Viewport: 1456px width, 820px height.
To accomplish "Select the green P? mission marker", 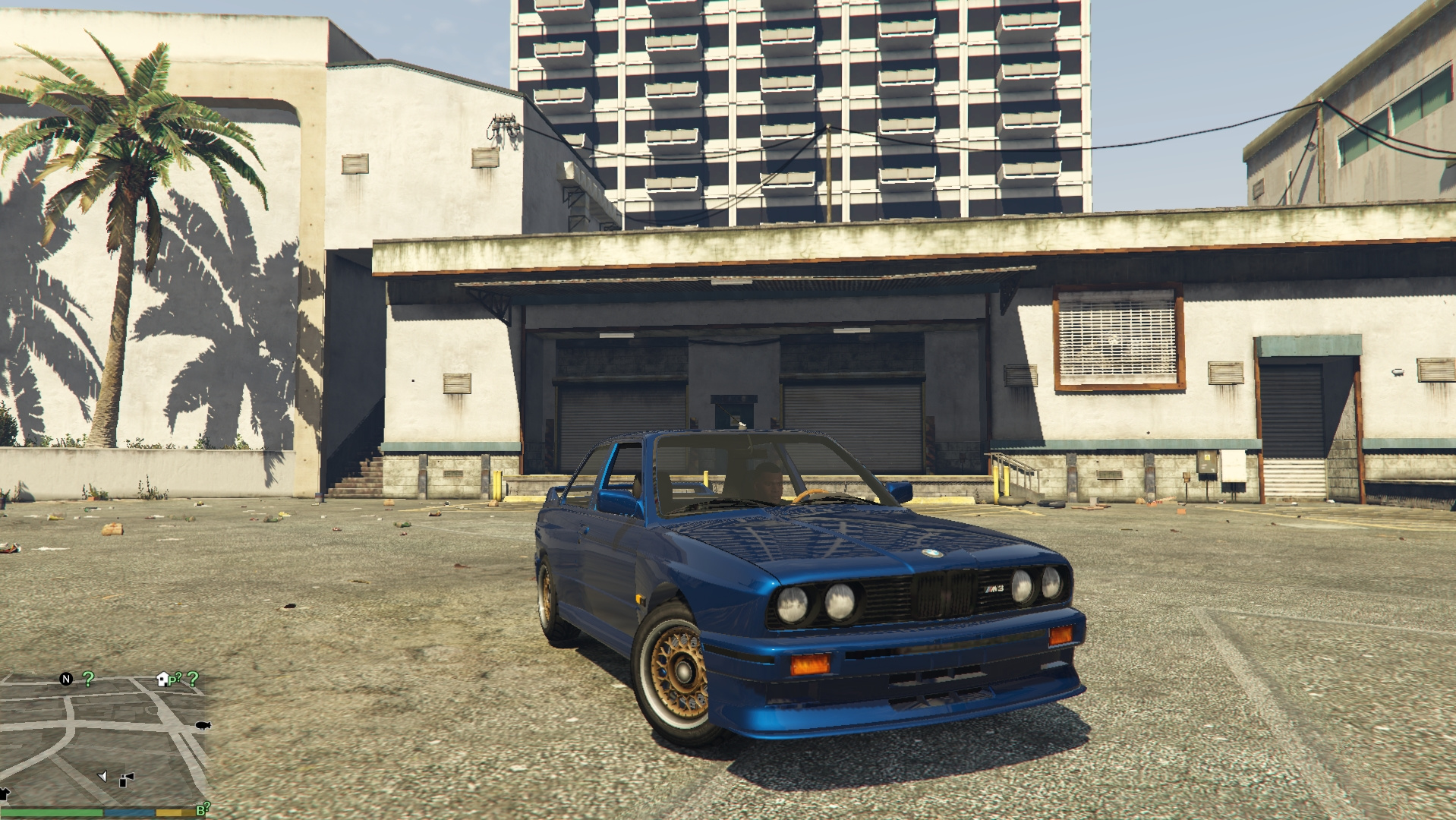I will tap(175, 679).
